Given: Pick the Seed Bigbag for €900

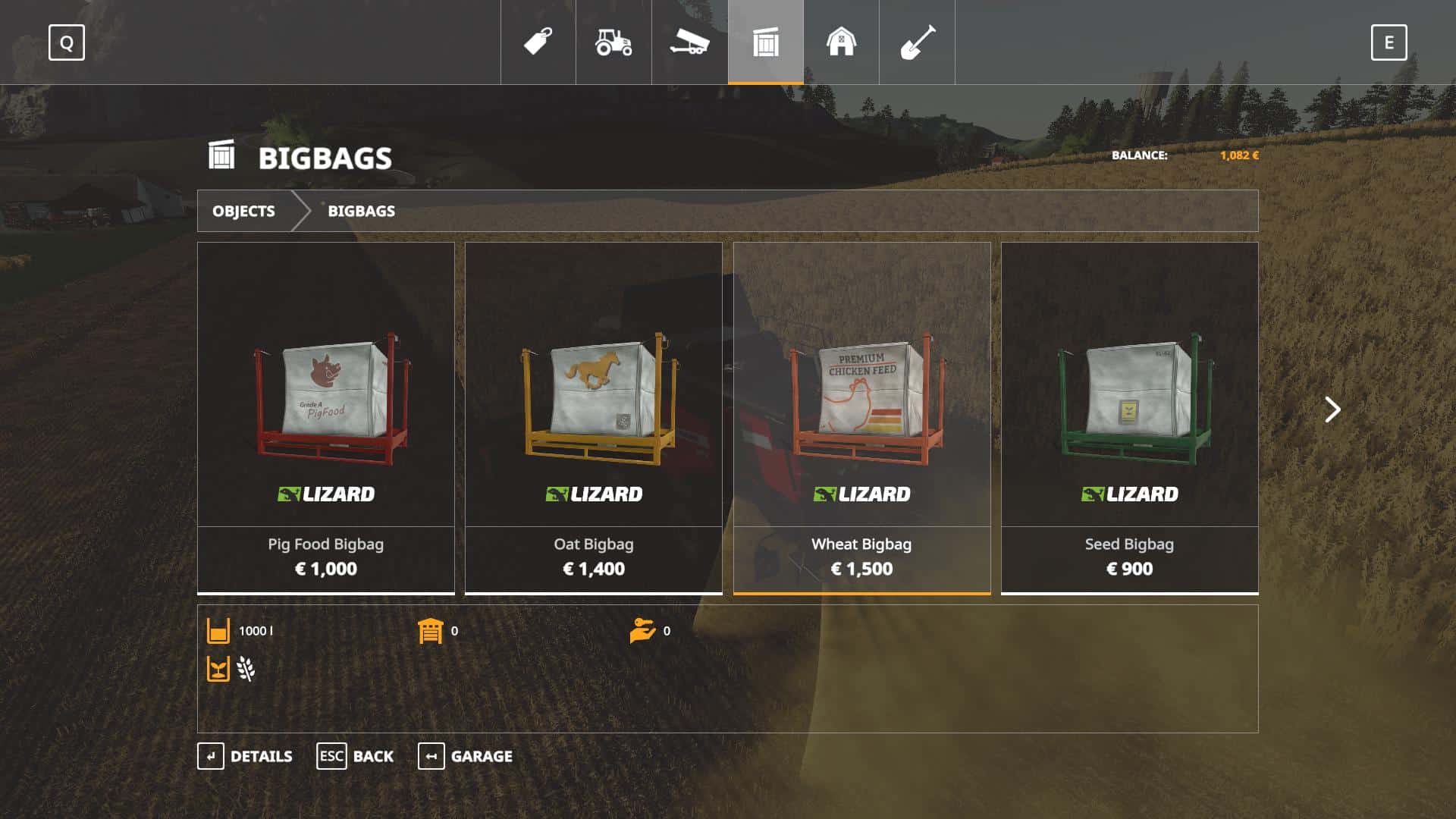Looking at the screenshot, I should [1129, 417].
